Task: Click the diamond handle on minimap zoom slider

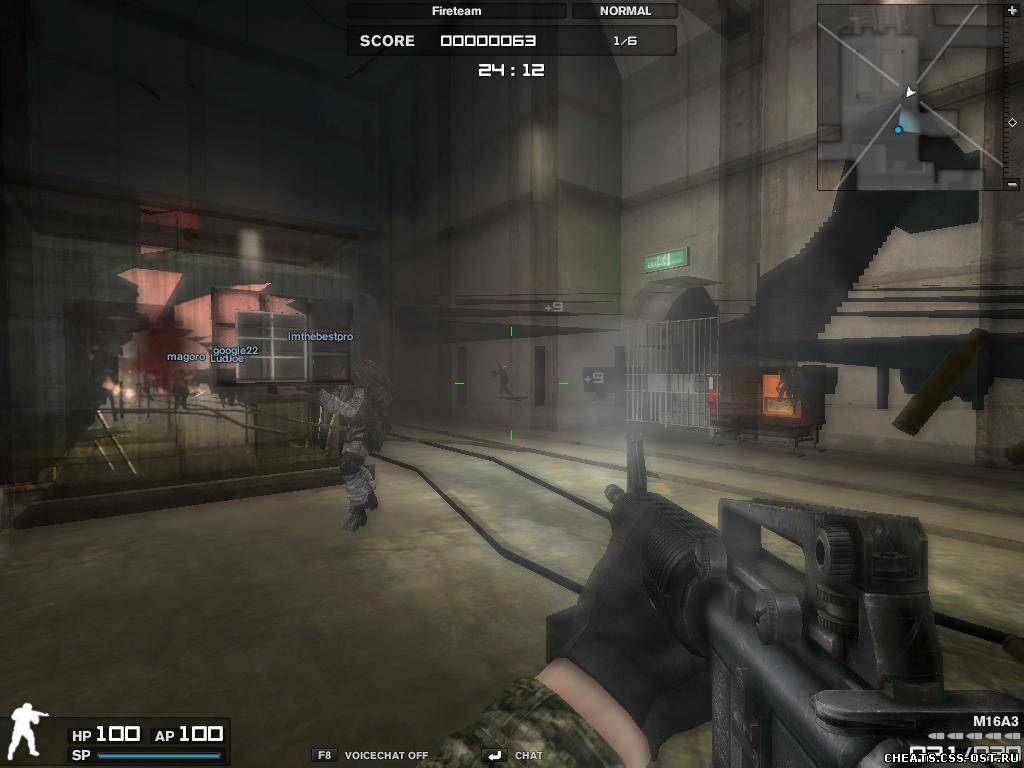Action: click(1012, 122)
